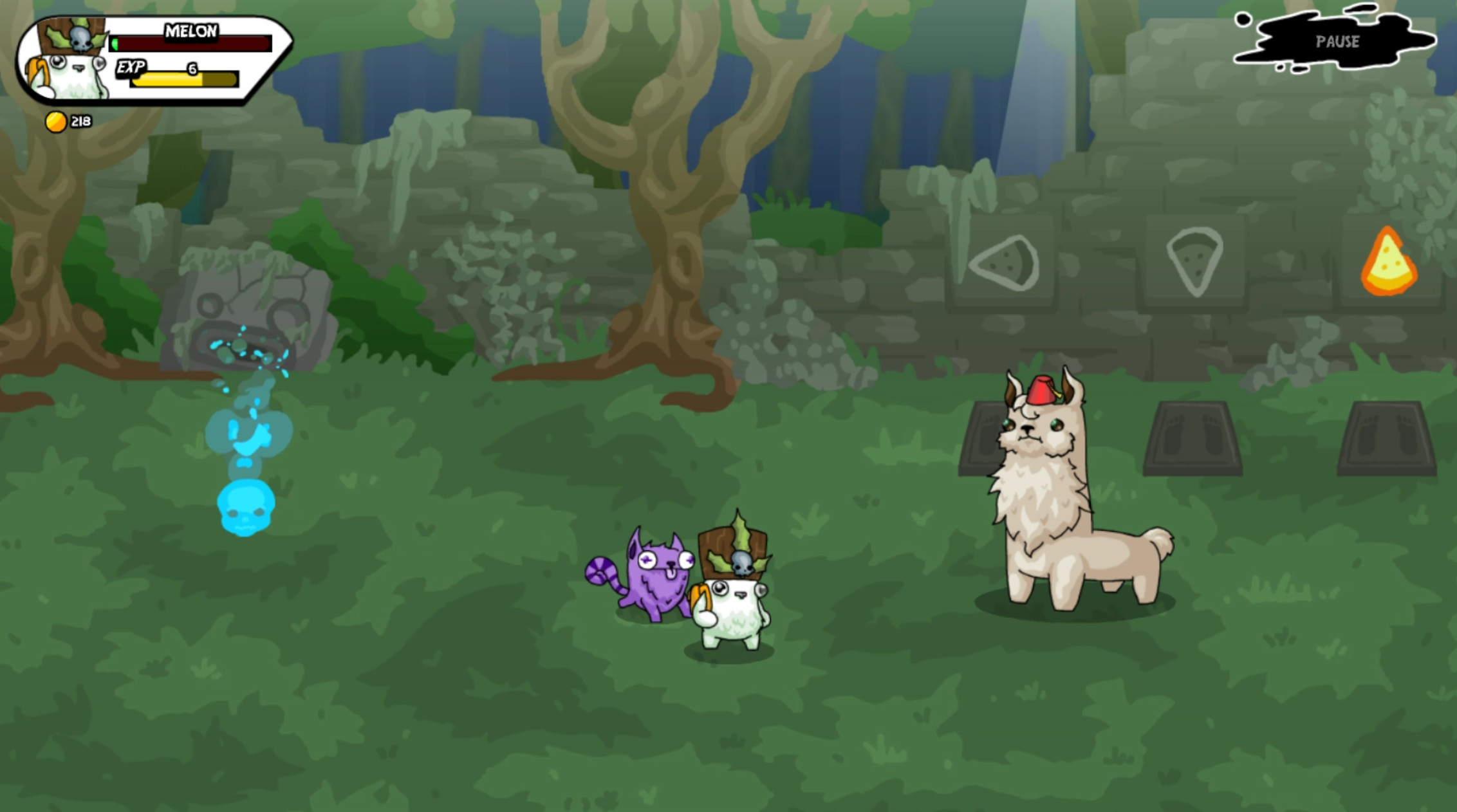Viewport: 1457px width, 812px height.
Task: Click the MELON name banner
Action: pos(190,31)
